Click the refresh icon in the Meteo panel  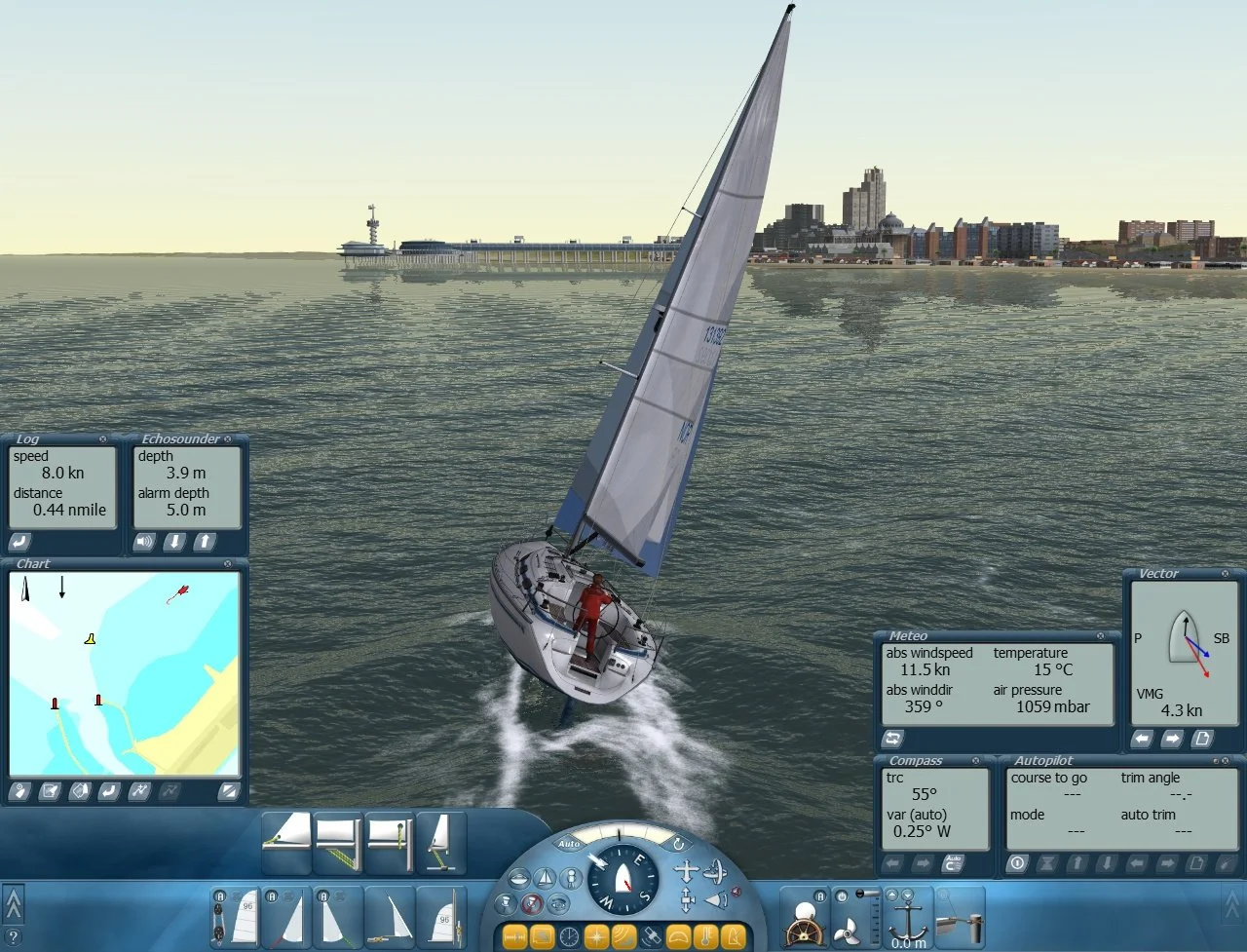tap(892, 738)
